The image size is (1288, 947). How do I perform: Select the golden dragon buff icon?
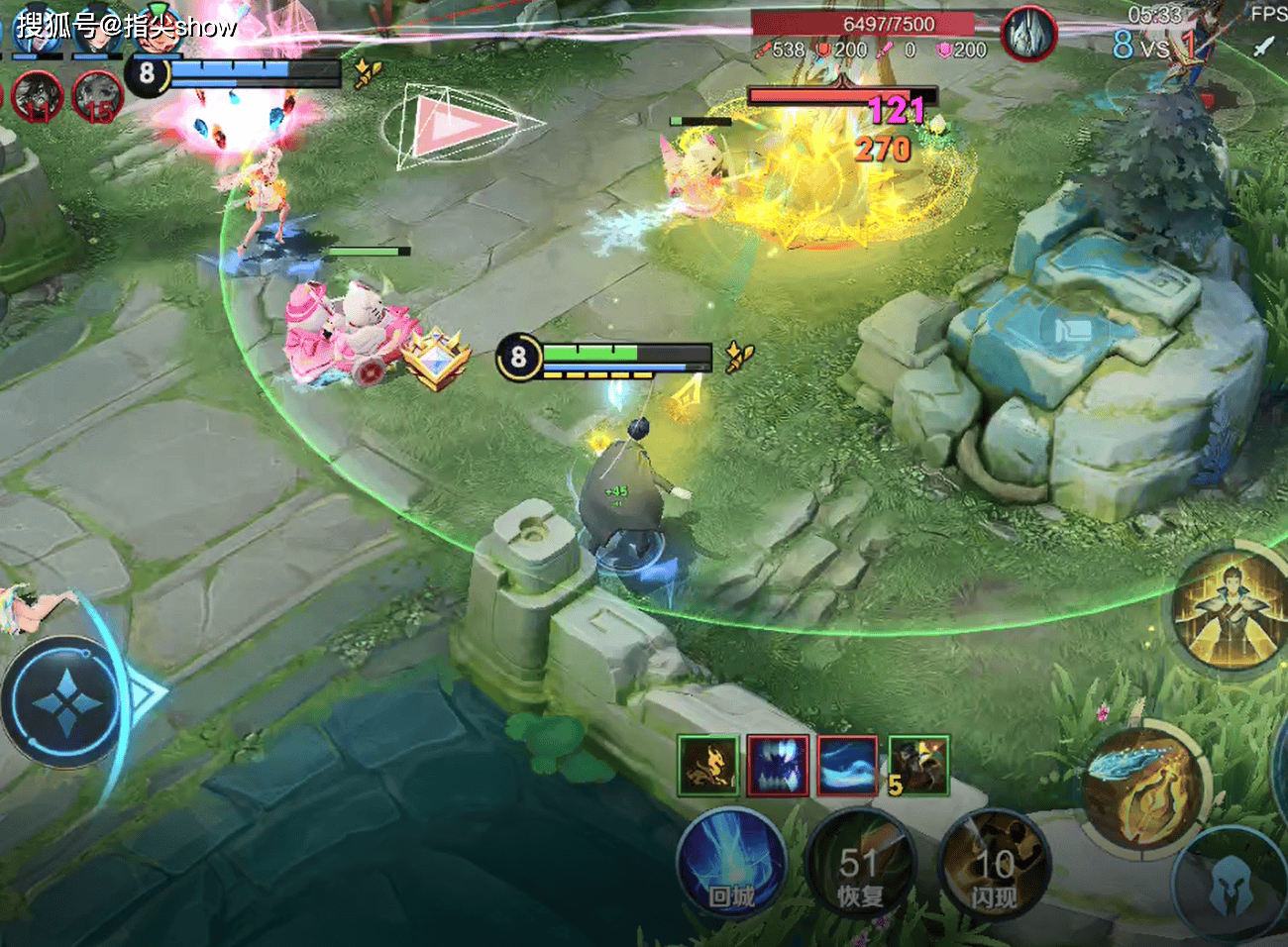point(708,766)
